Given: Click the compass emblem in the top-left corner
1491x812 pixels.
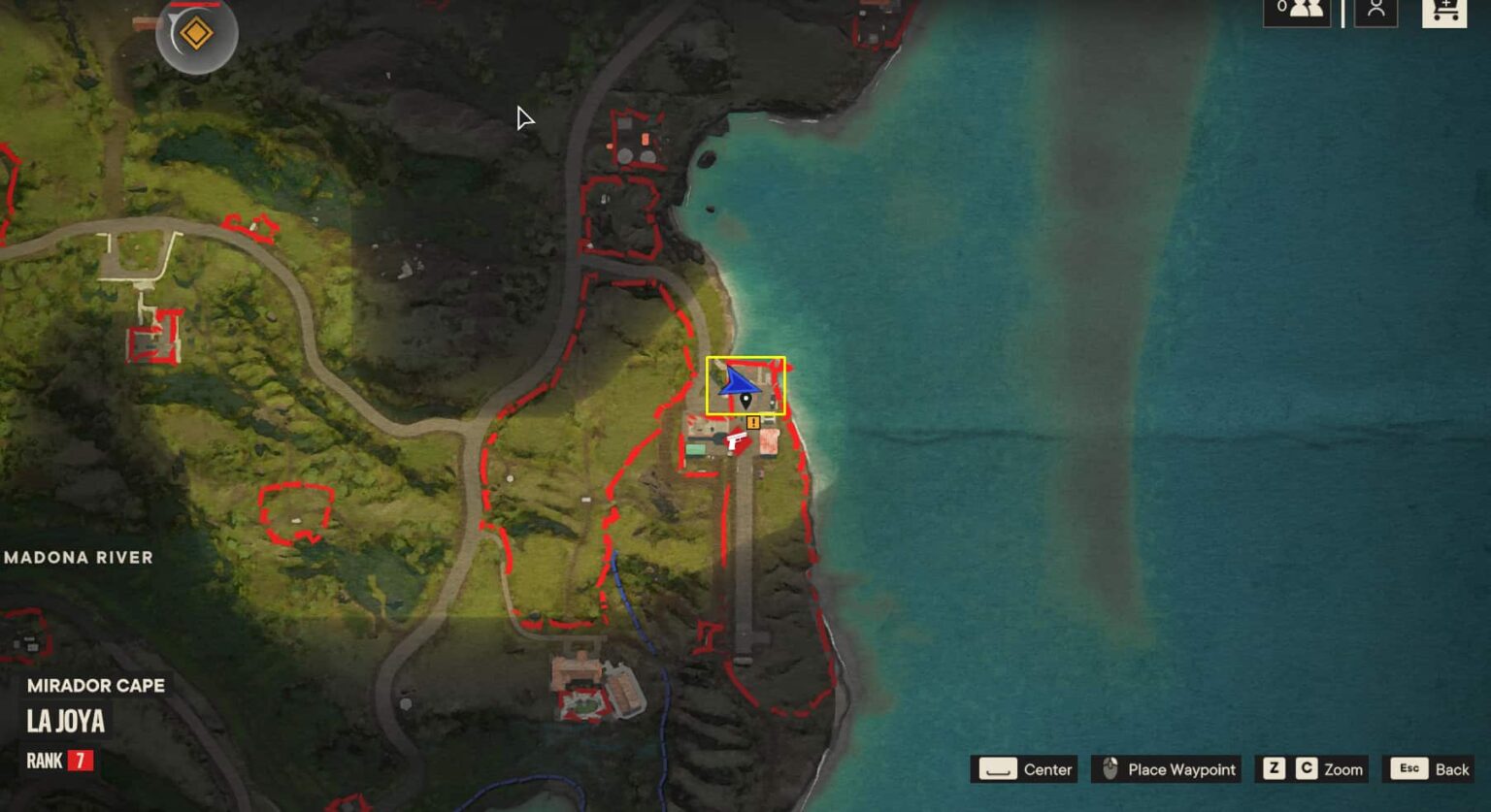Looking at the screenshot, I should point(197,33).
